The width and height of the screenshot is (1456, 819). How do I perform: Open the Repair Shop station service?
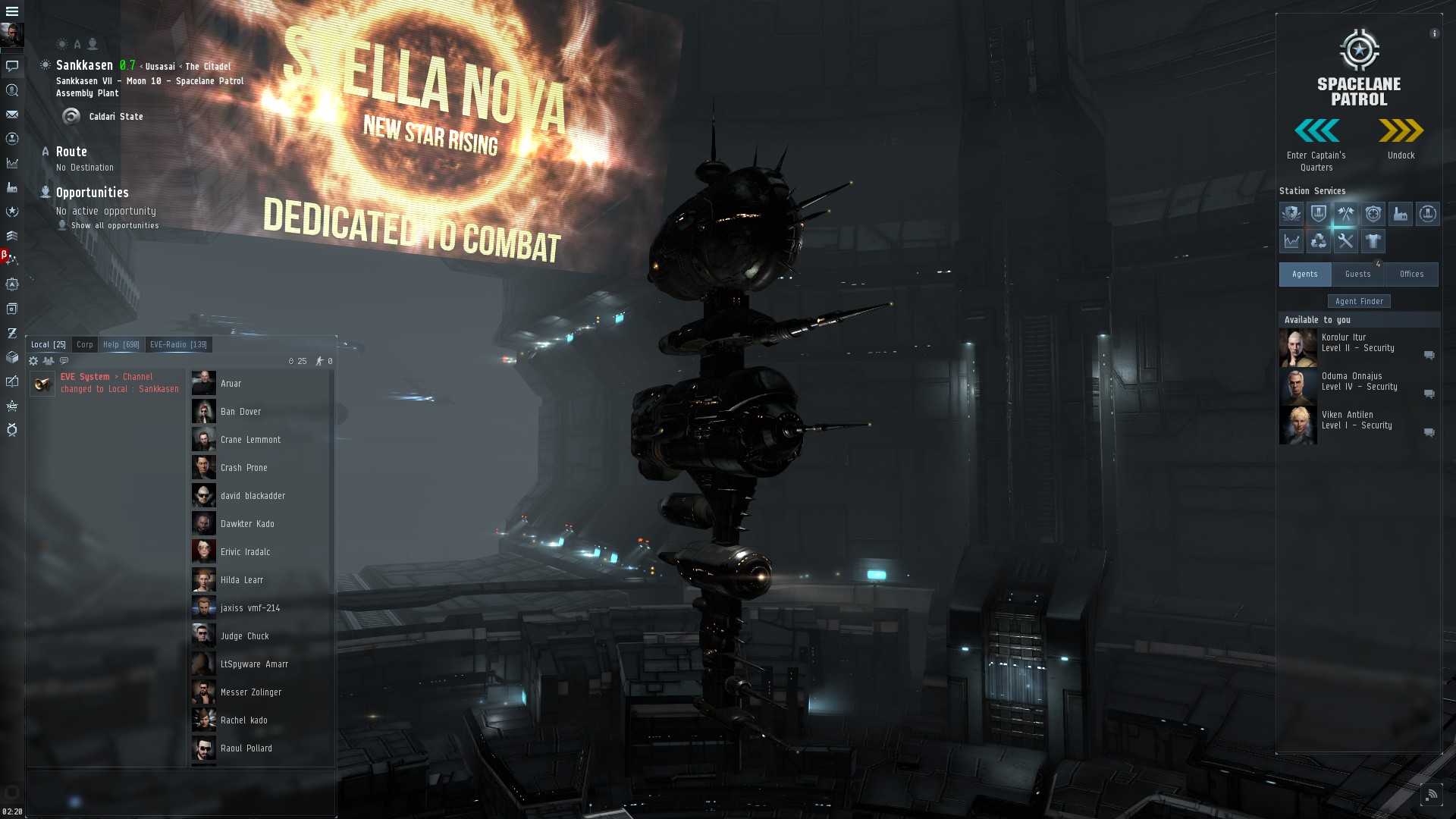[1345, 241]
